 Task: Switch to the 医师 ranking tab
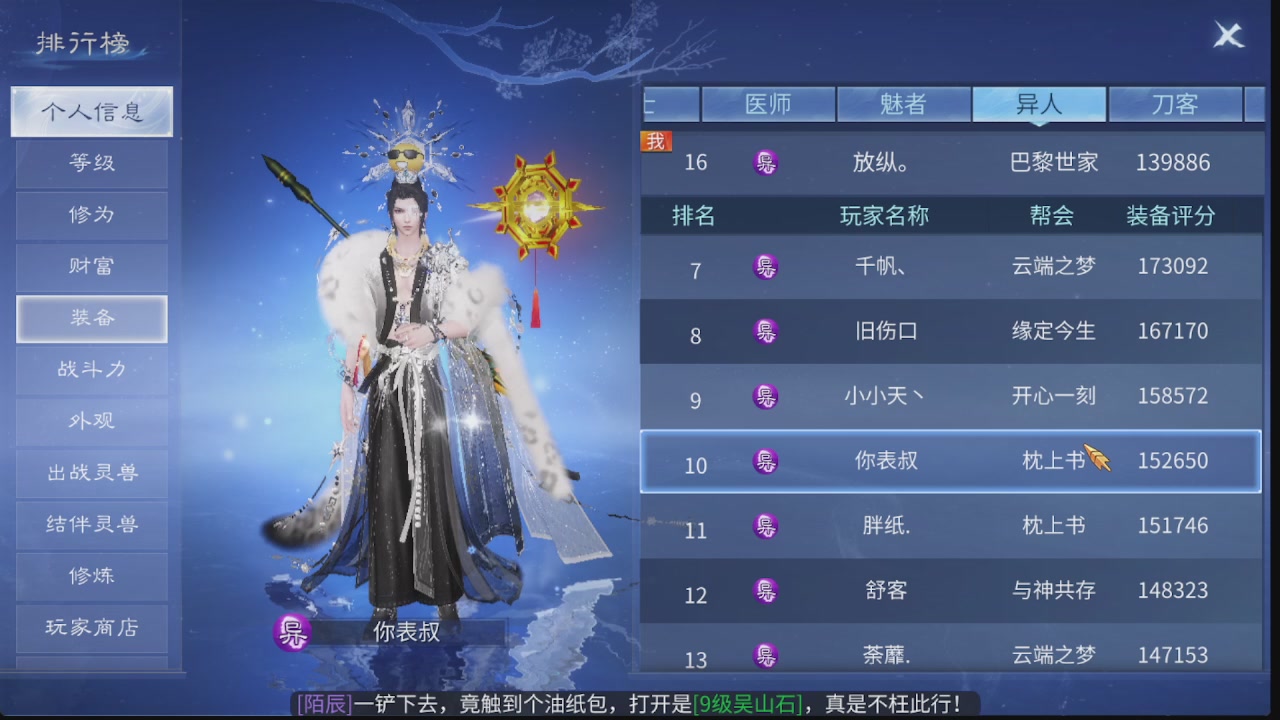tap(770, 103)
